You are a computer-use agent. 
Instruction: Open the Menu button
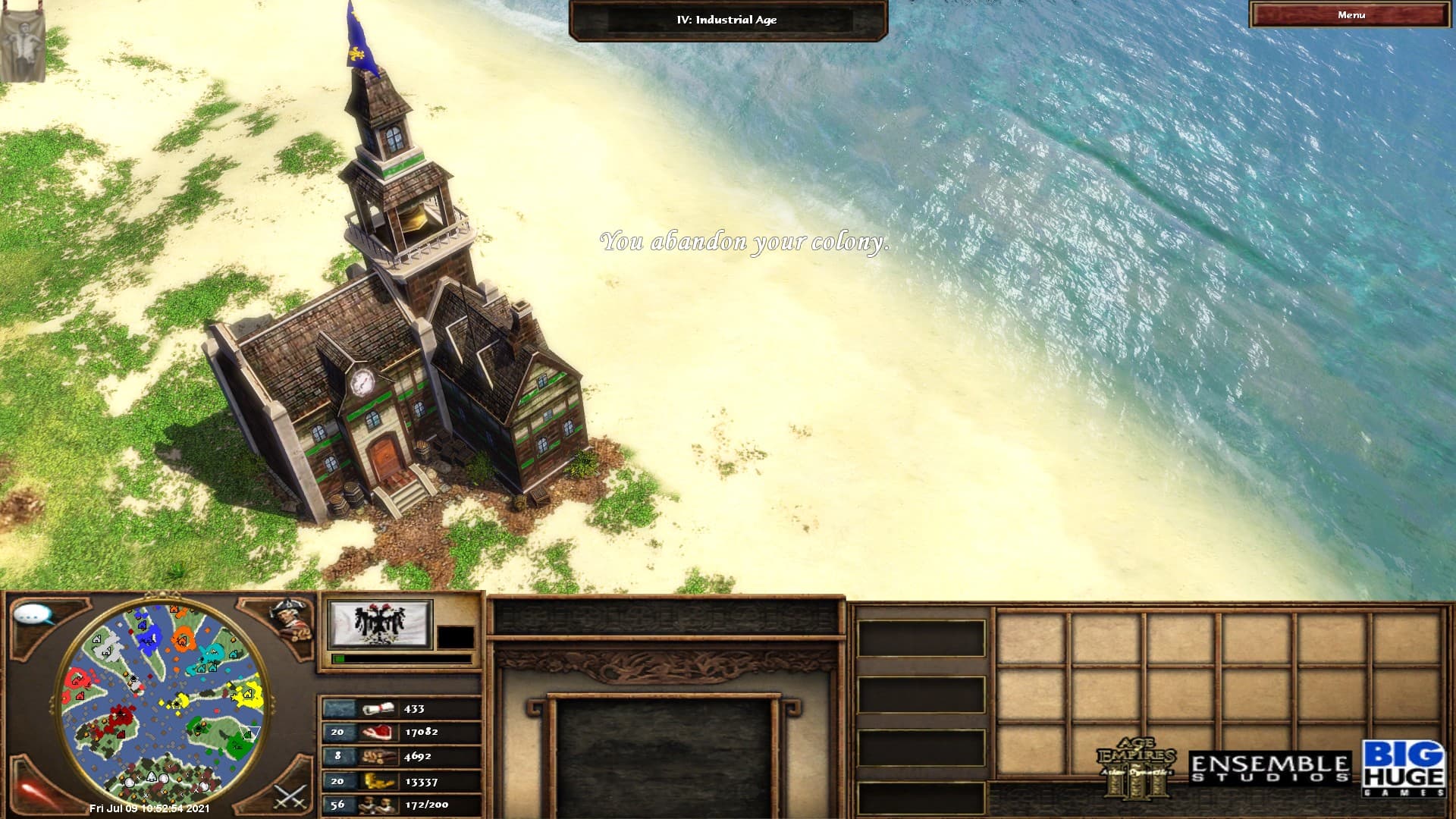(1351, 15)
